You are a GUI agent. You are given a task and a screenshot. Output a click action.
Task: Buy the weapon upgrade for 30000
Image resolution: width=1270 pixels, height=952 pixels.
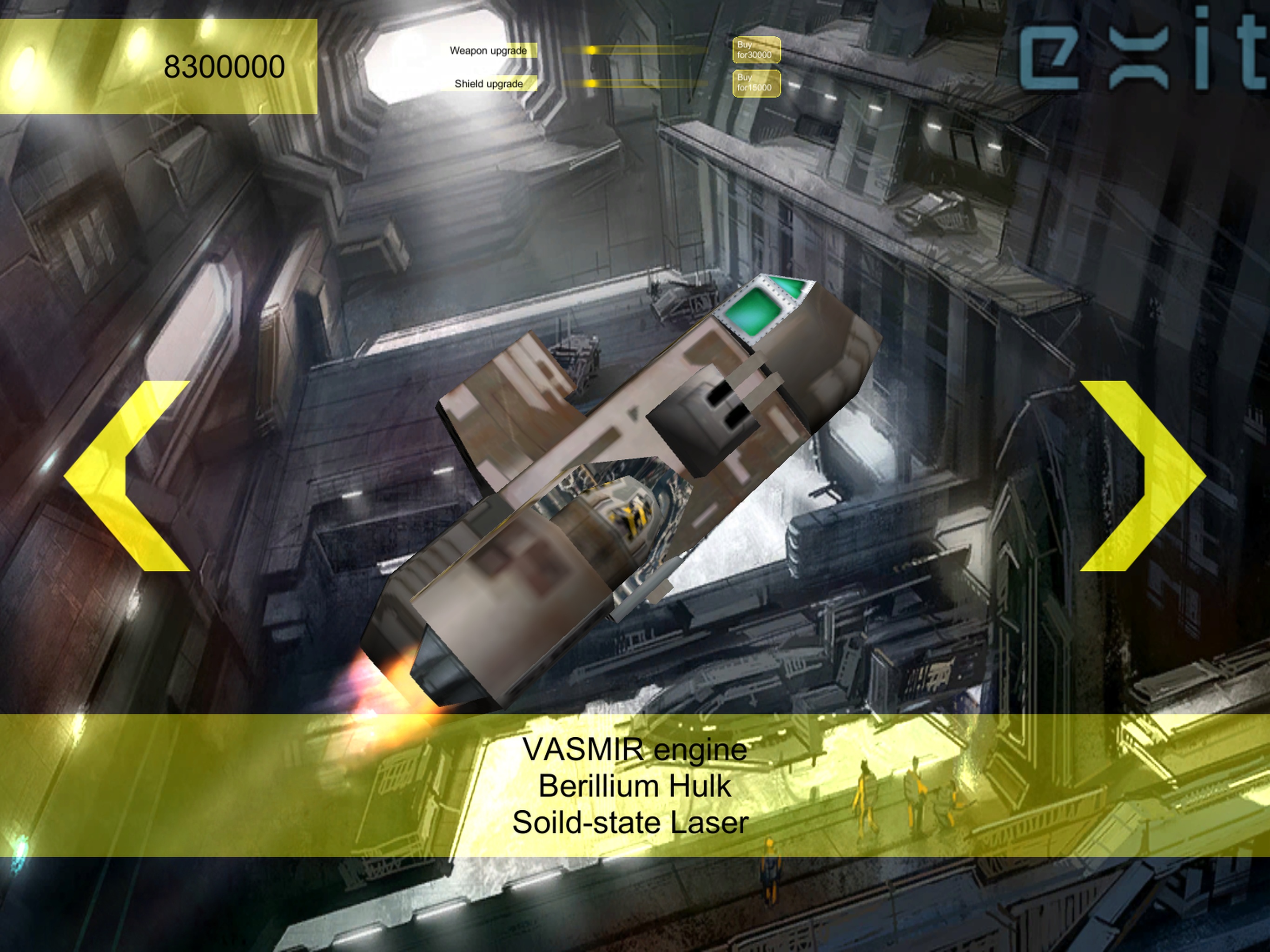point(755,50)
